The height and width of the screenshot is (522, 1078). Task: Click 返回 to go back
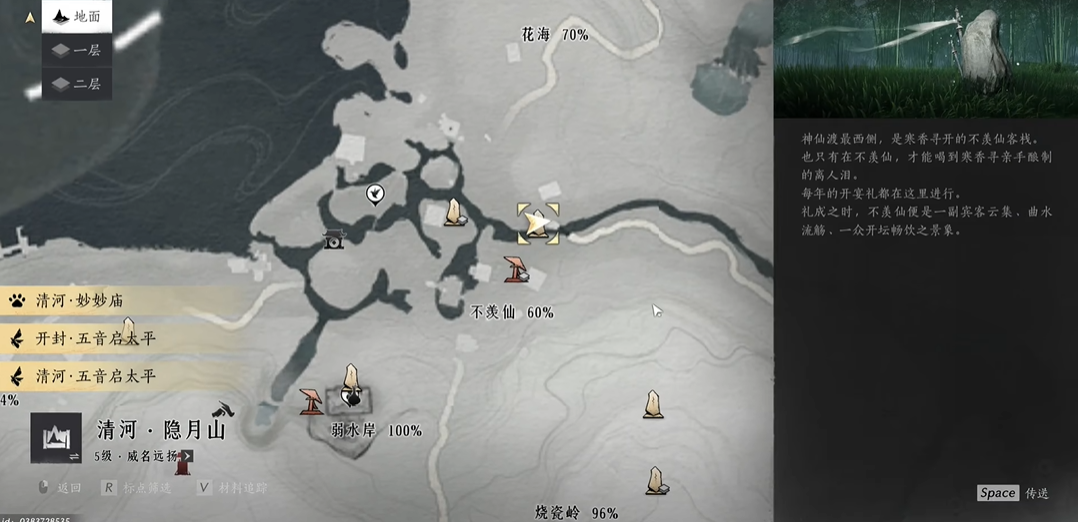(59, 488)
